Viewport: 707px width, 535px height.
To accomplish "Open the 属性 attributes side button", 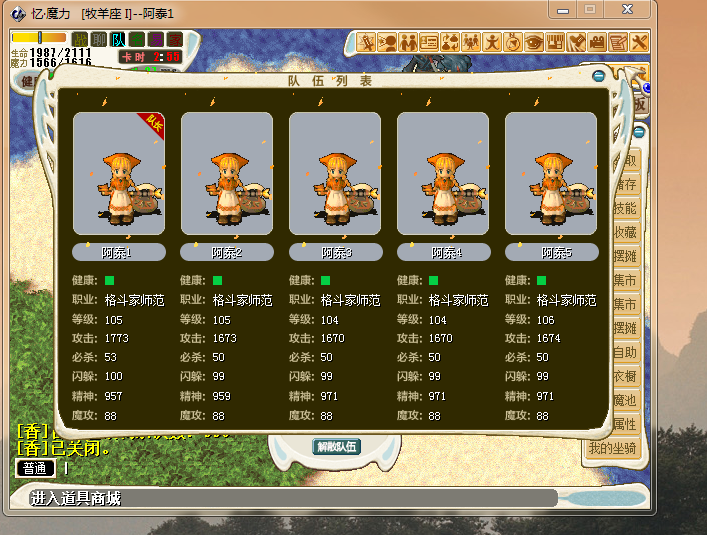I will (x=626, y=424).
